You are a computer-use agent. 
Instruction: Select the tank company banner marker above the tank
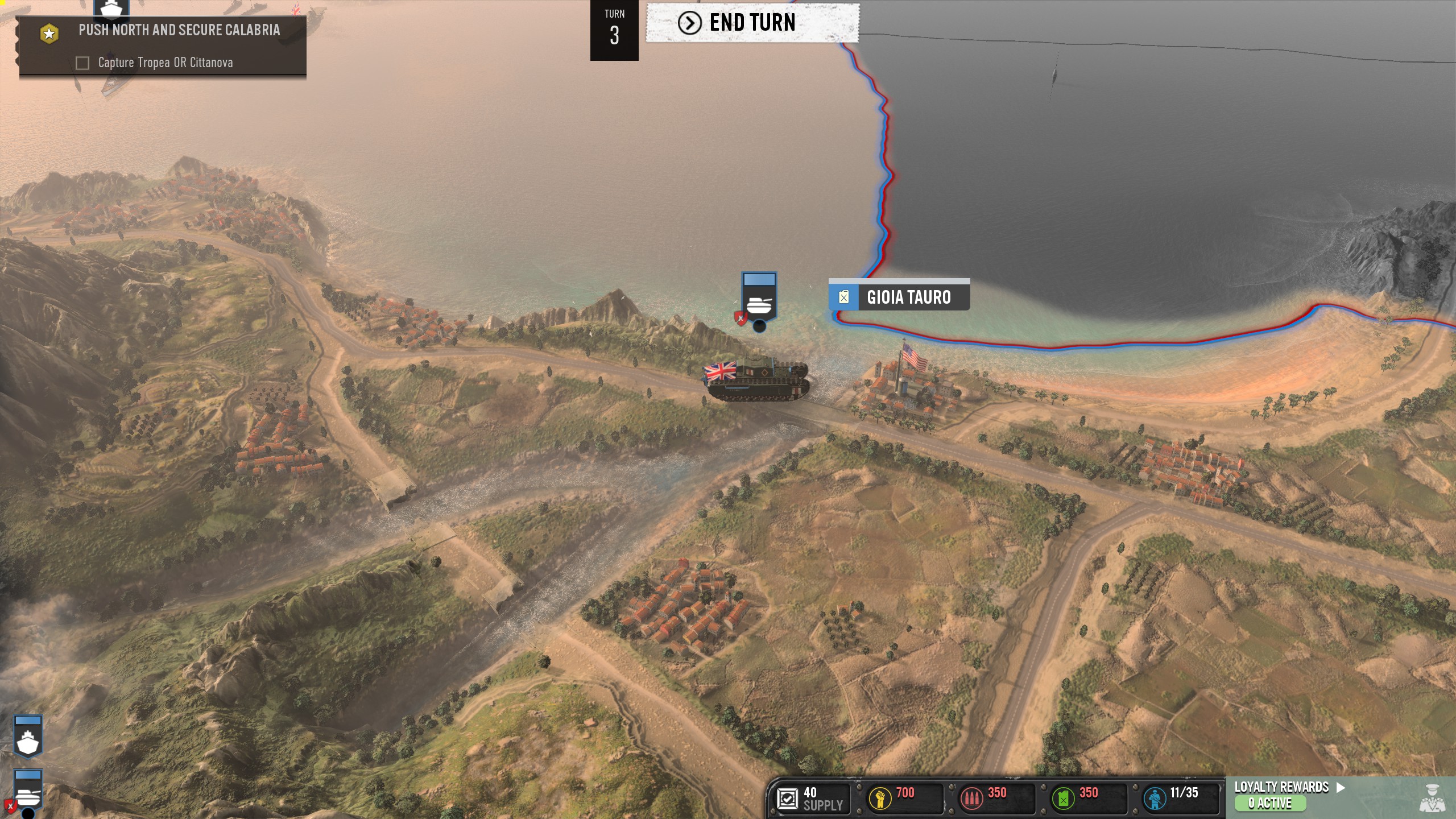759,298
